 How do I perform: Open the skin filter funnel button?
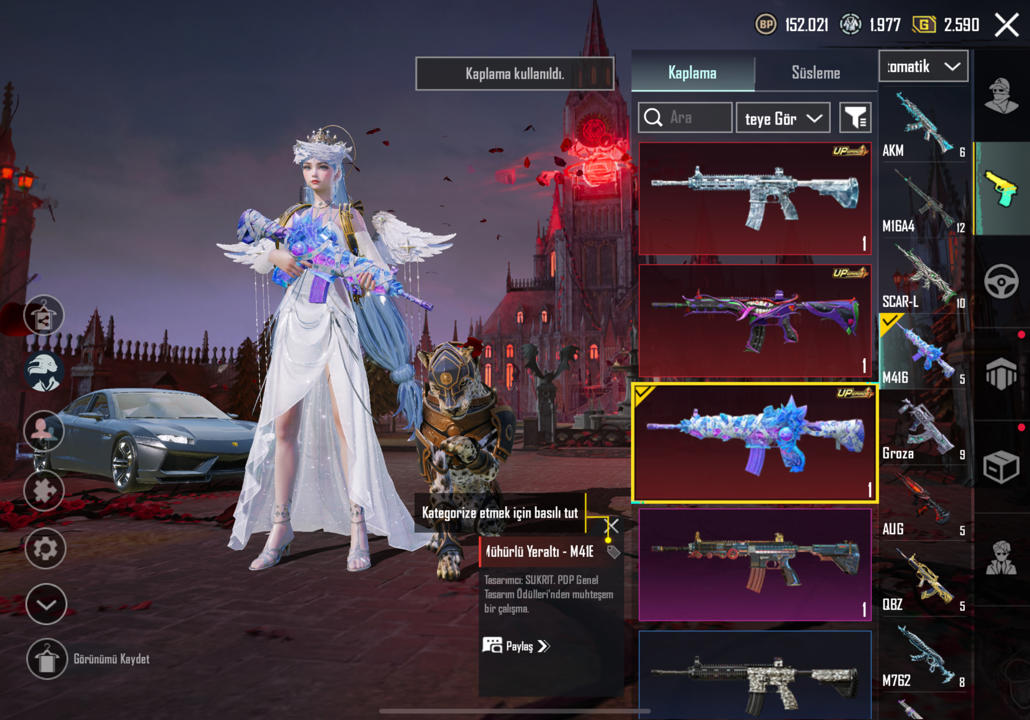[855, 118]
